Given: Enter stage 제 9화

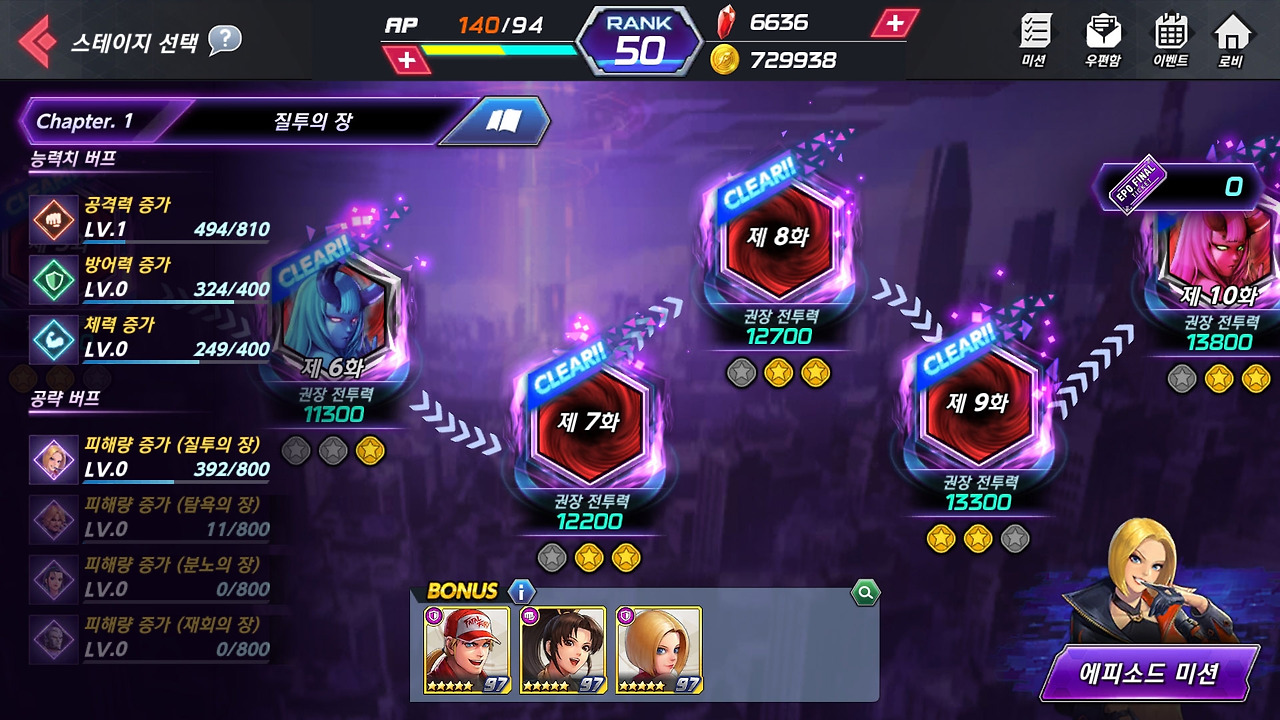Looking at the screenshot, I should (977, 402).
